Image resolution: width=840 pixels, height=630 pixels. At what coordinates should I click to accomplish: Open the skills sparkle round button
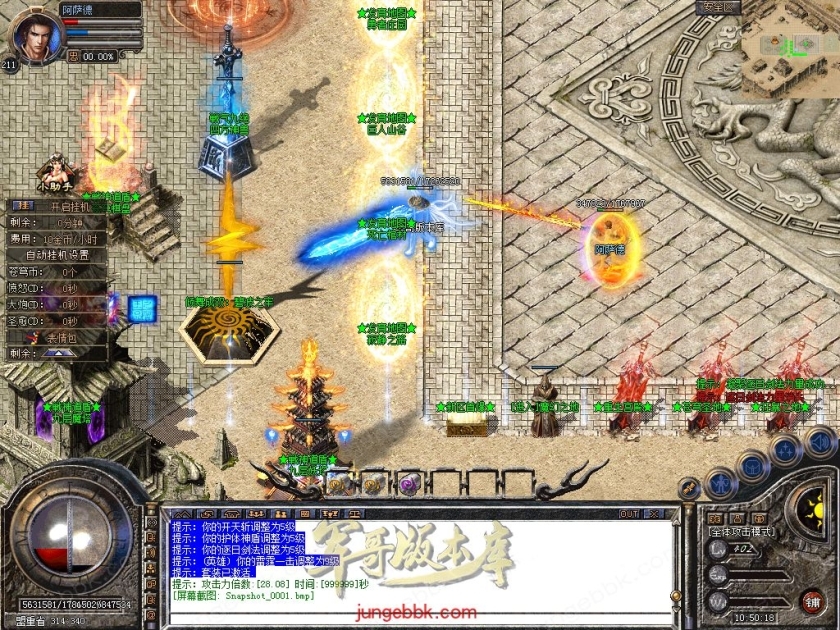(x=786, y=449)
